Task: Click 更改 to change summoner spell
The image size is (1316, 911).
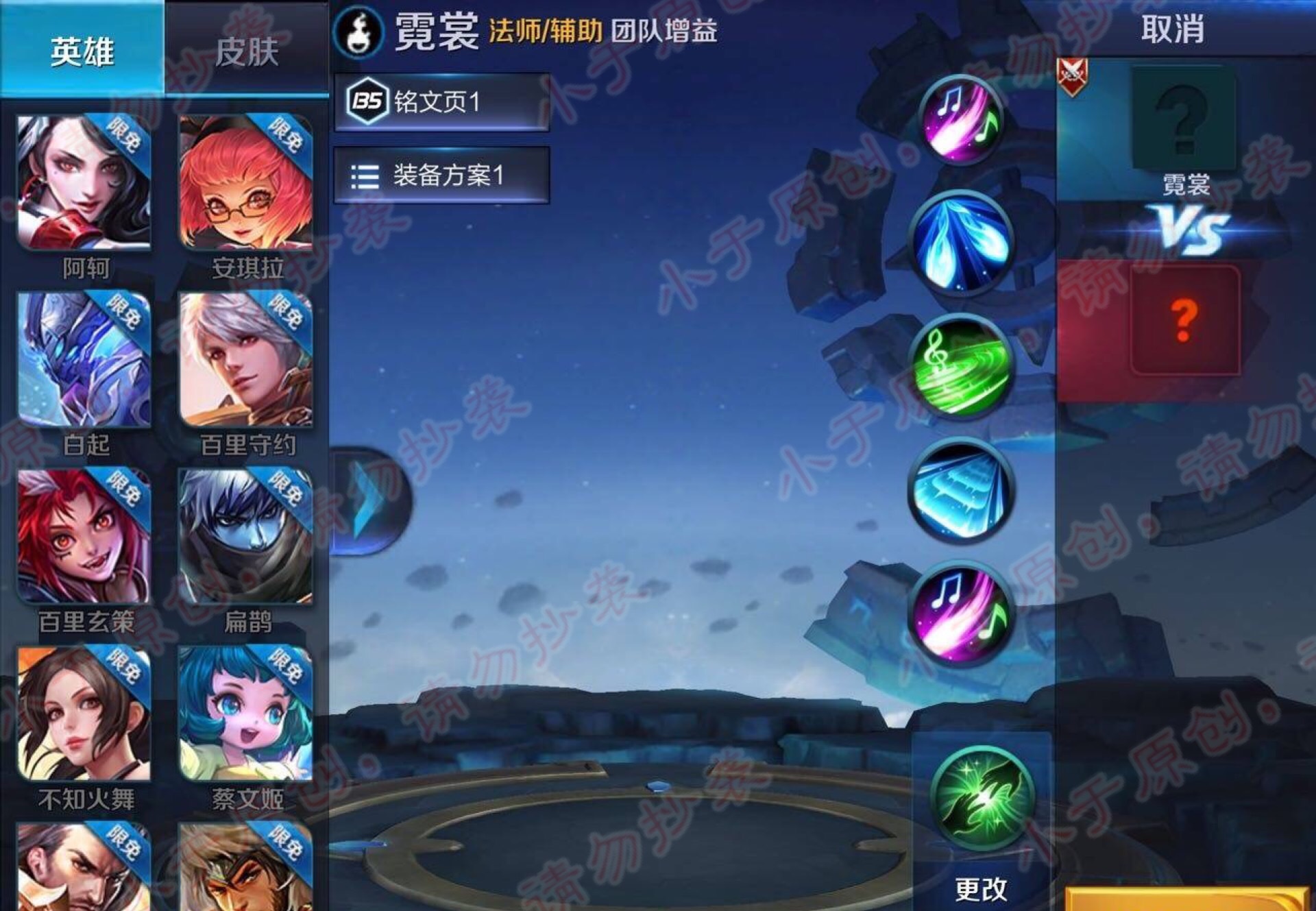Action: (x=980, y=891)
